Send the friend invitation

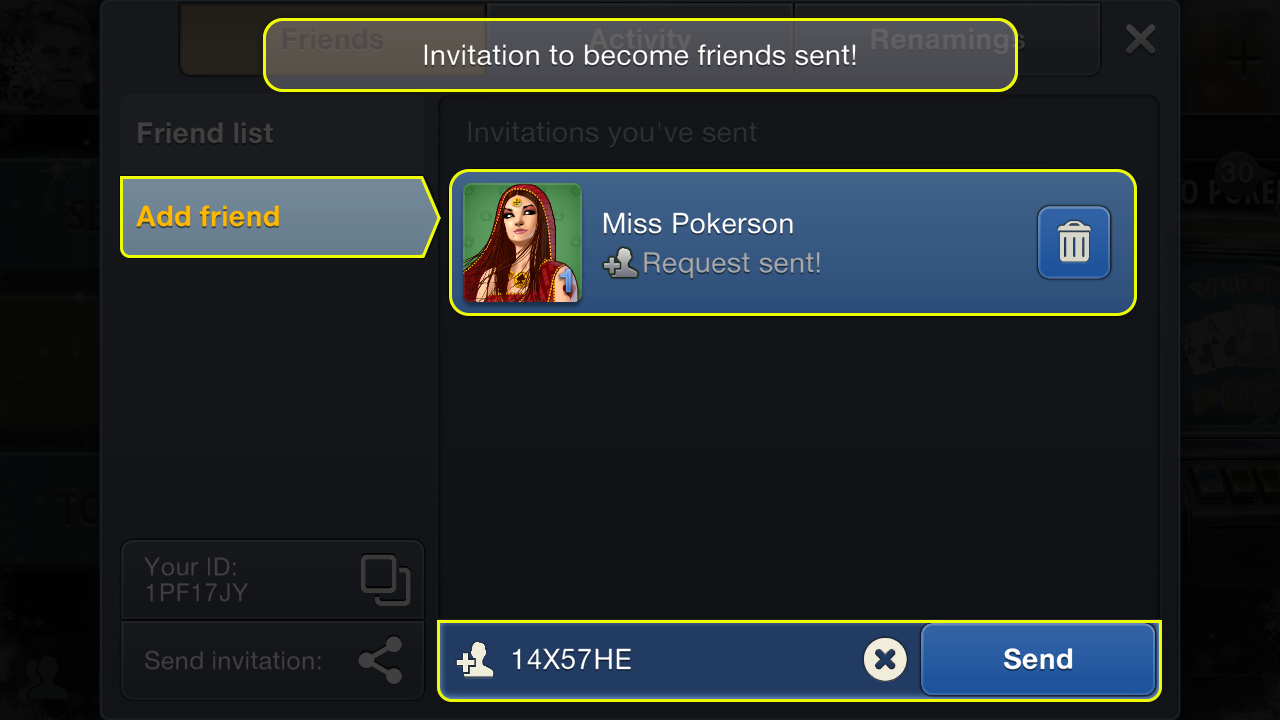(x=1037, y=659)
